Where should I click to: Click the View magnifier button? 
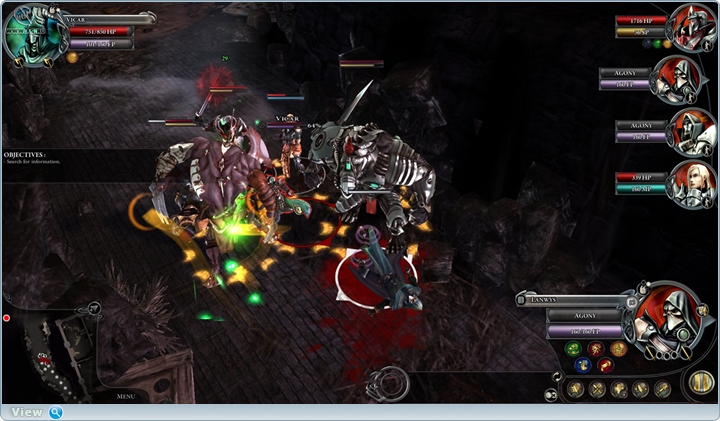pos(56,412)
